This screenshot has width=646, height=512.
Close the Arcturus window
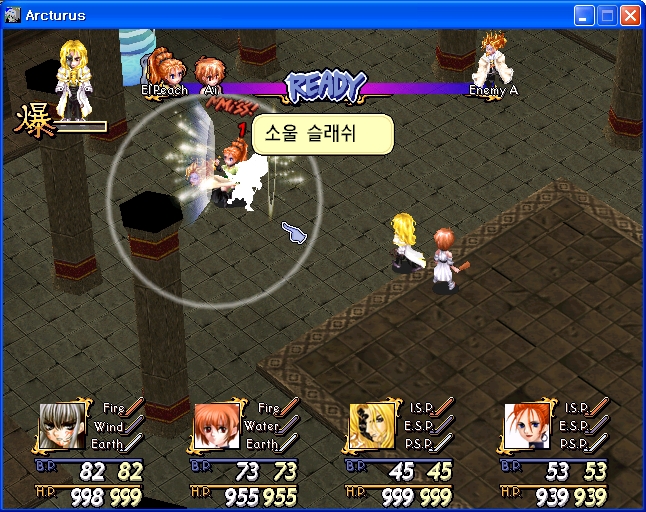[630, 16]
